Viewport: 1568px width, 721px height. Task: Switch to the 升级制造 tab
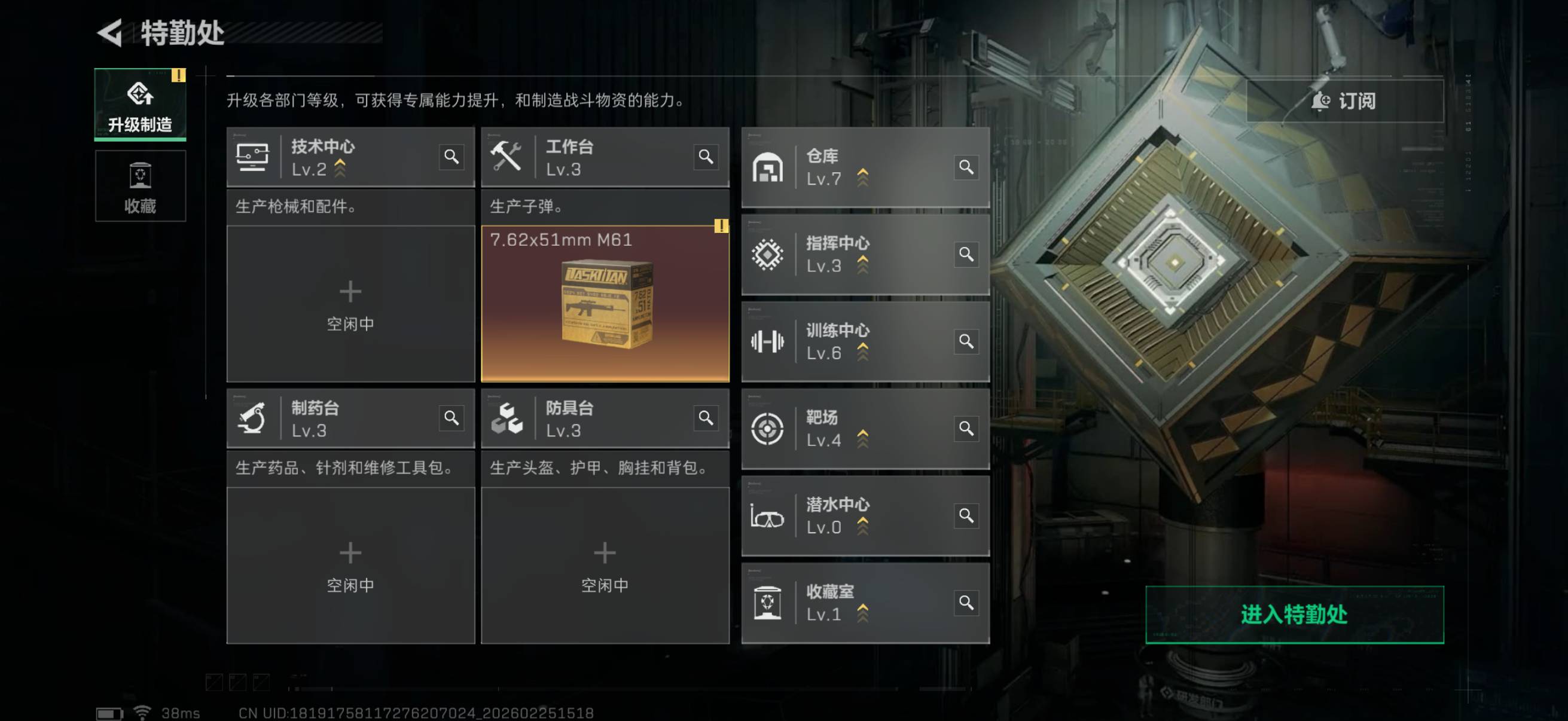click(x=140, y=105)
